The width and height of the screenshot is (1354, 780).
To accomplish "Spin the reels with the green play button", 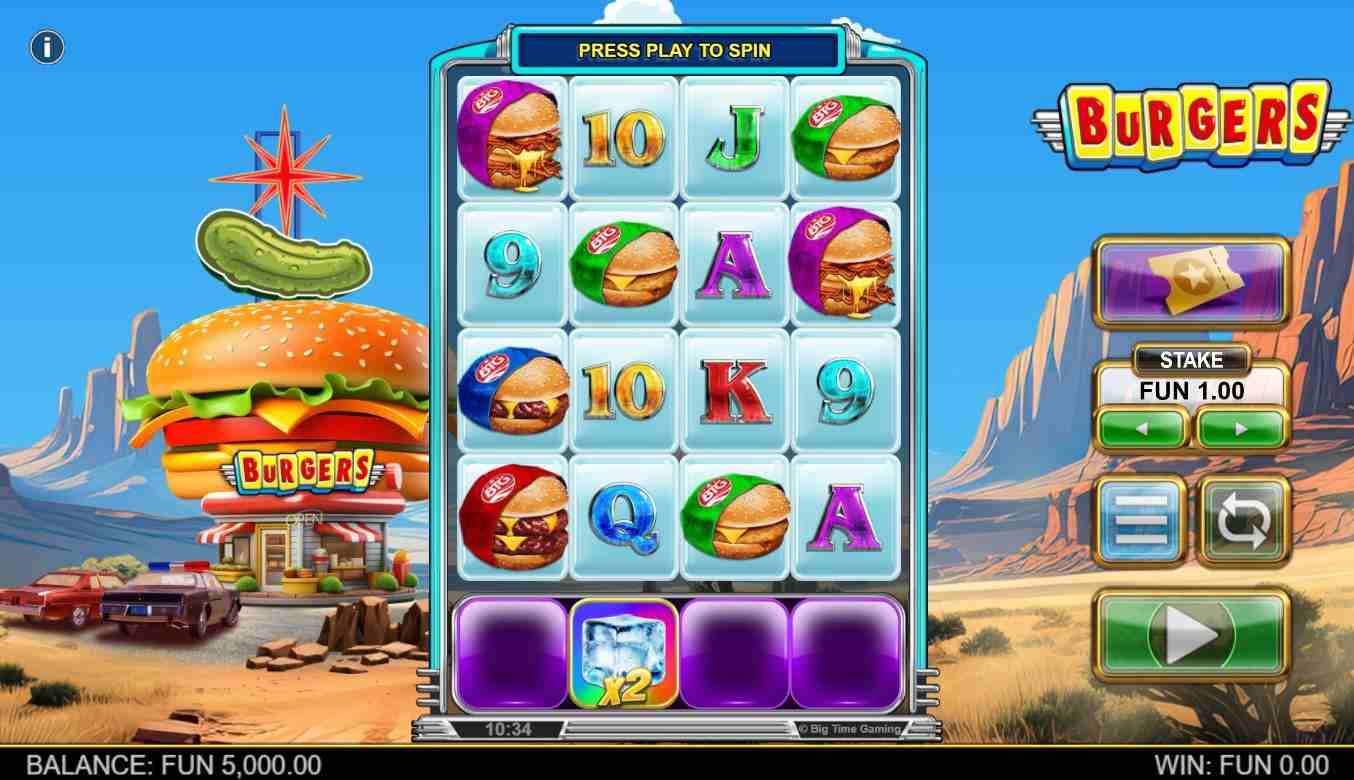I will click(x=1191, y=634).
